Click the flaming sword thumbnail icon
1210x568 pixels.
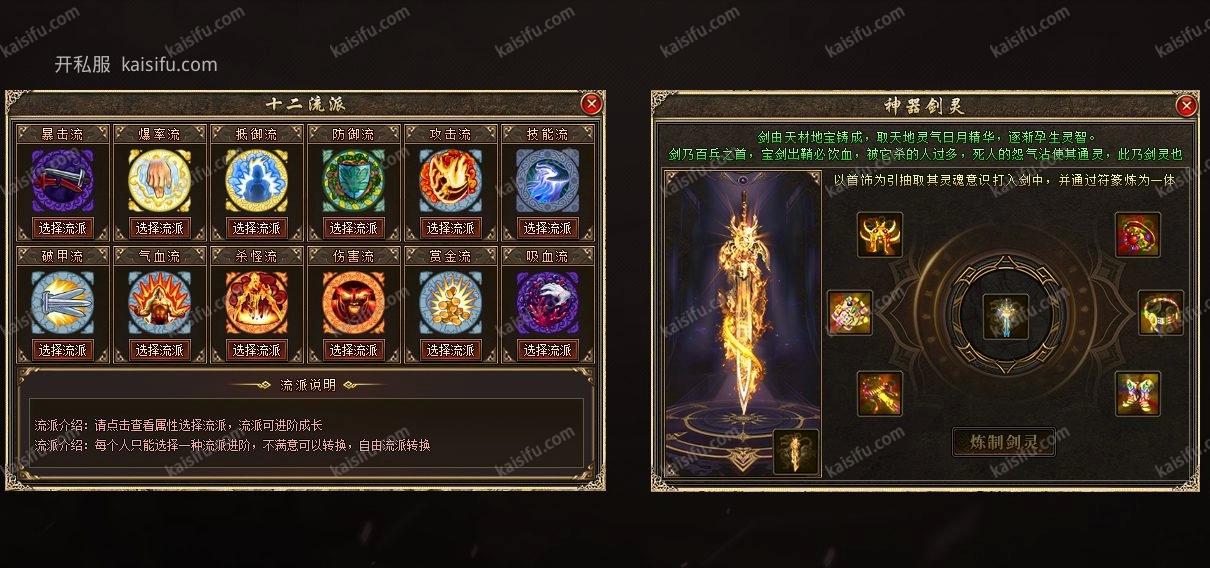click(x=796, y=452)
